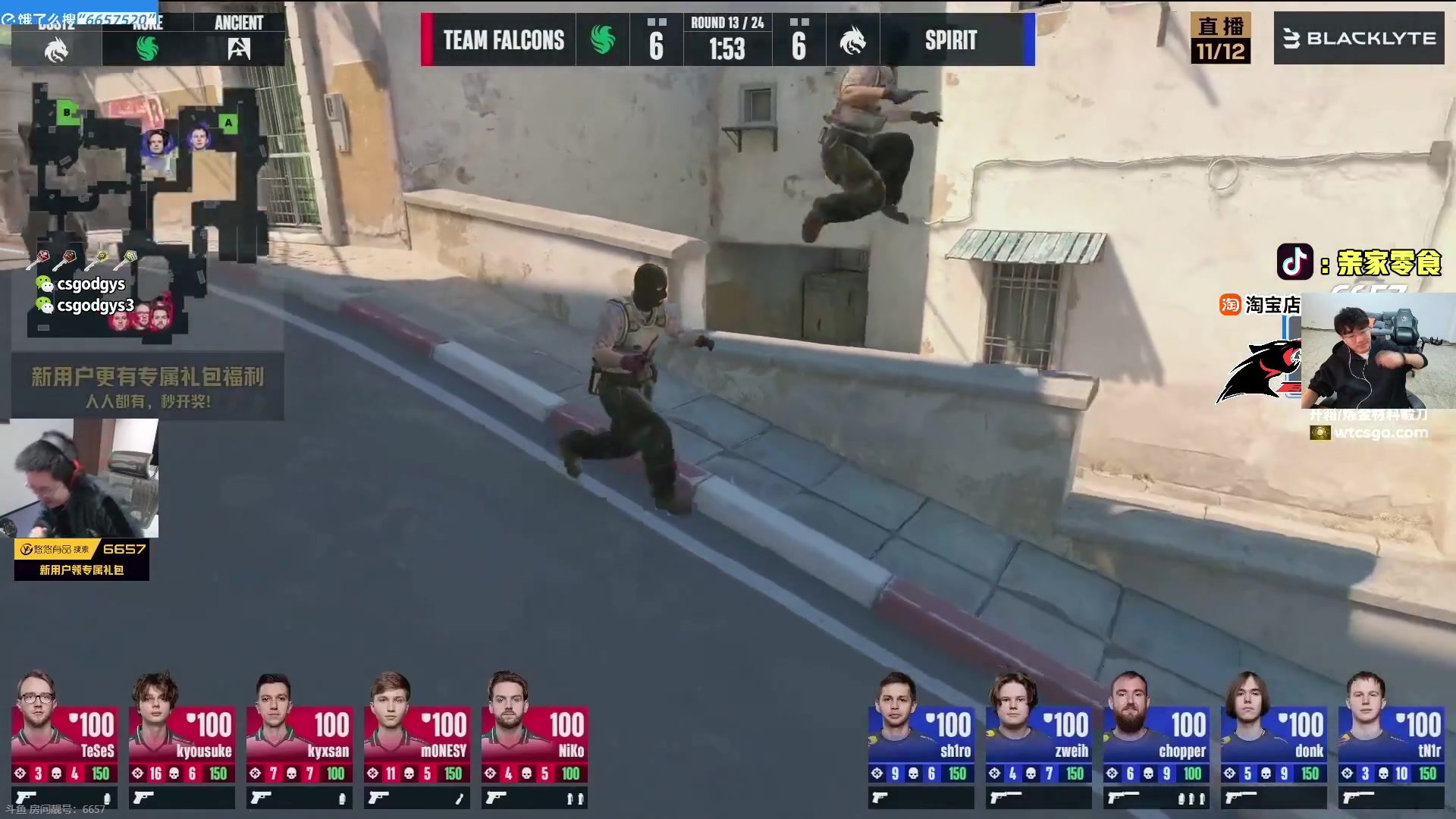The width and height of the screenshot is (1456, 819).
Task: Click the left streamer webcam feed
Action: 80,478
